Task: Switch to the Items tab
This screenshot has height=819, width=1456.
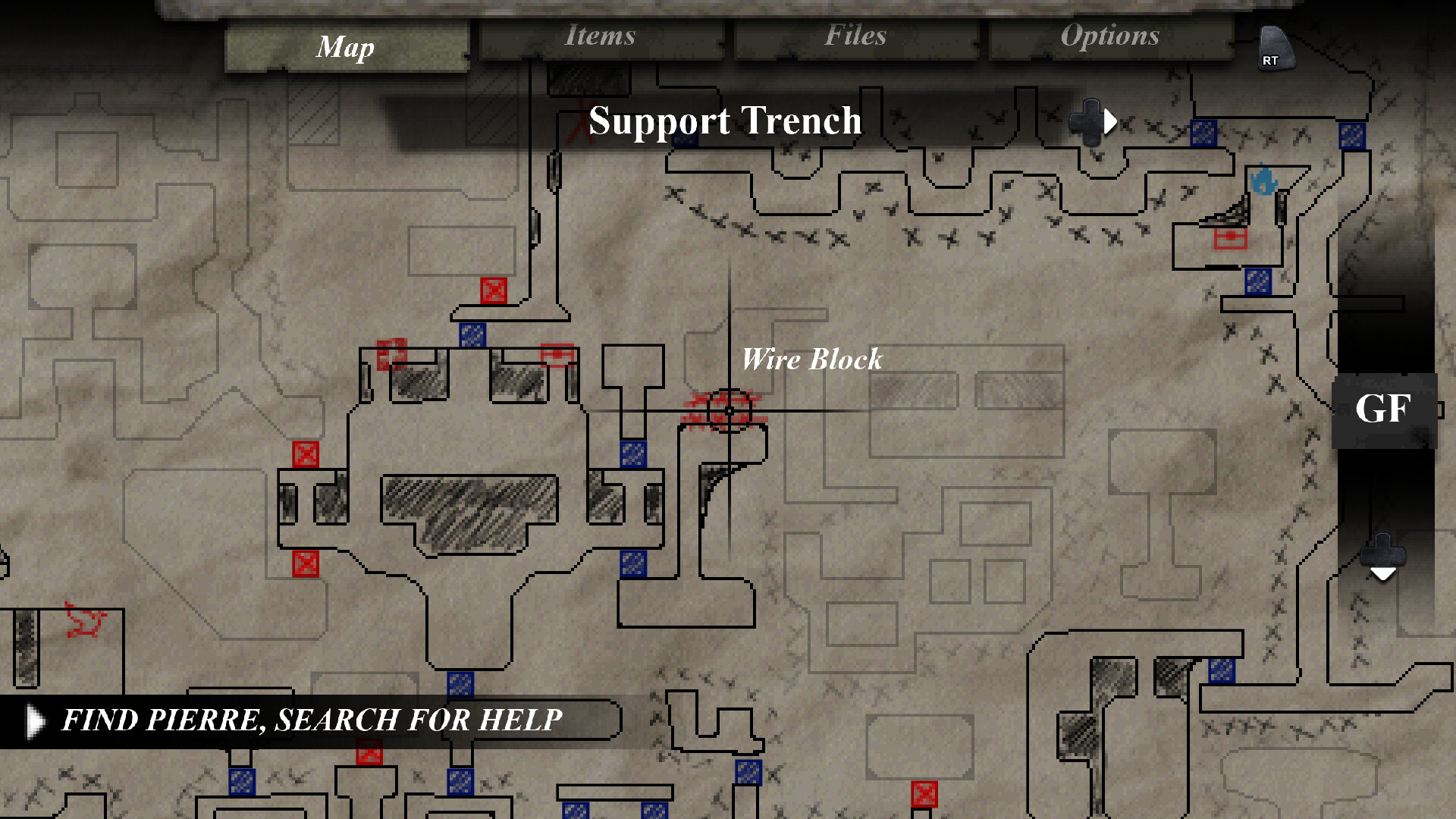Action: click(x=599, y=36)
